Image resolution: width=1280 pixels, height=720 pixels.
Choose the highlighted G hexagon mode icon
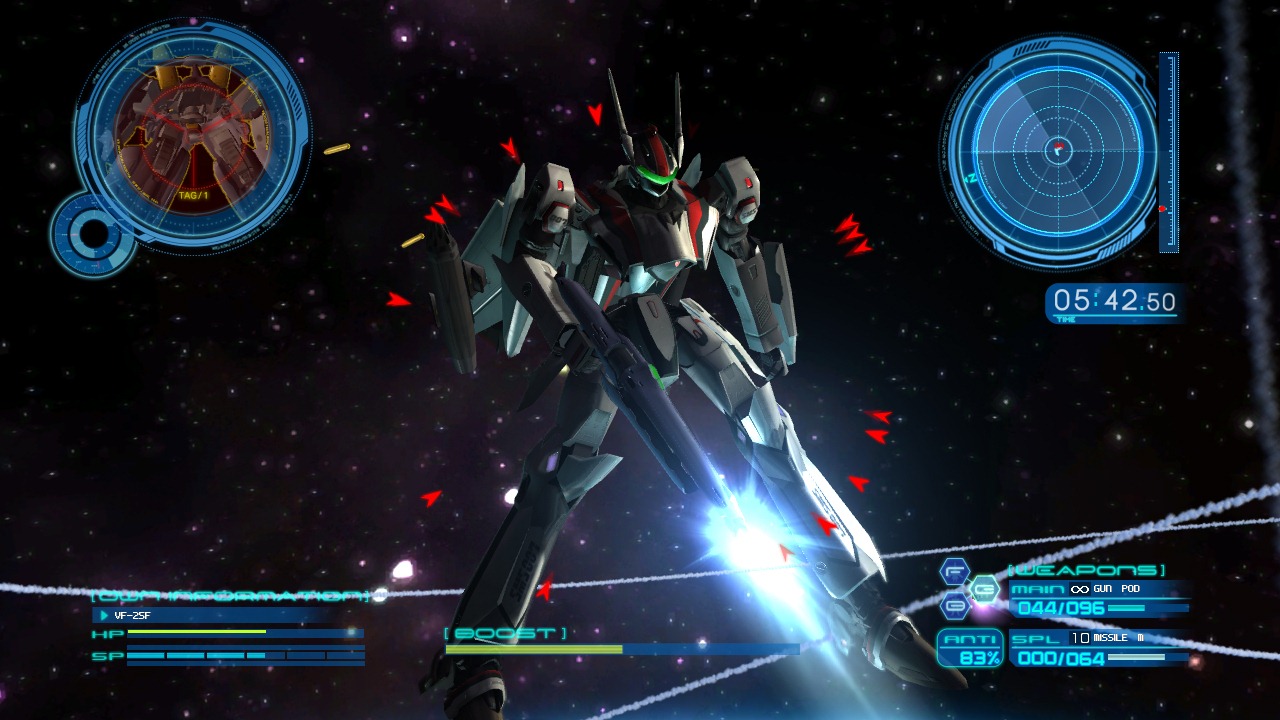[x=984, y=588]
